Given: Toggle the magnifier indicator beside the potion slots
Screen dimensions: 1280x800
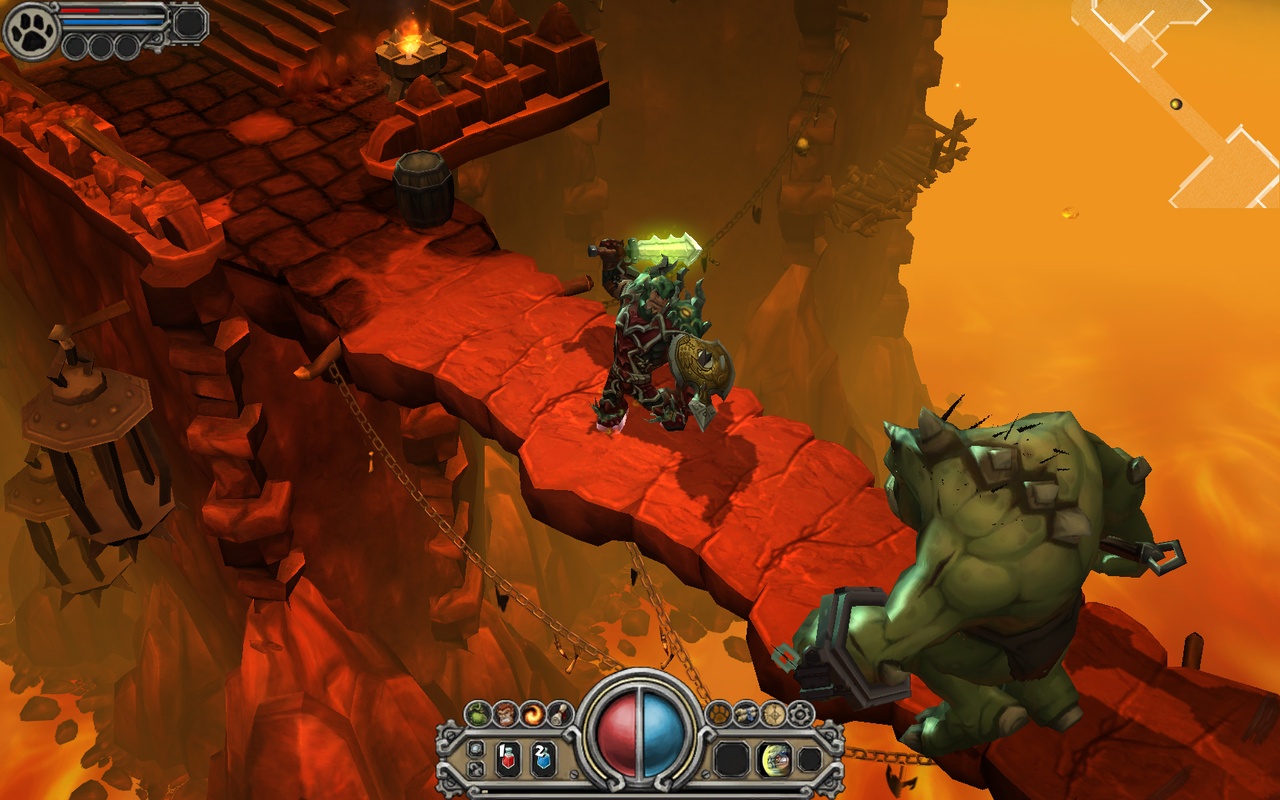Looking at the screenshot, I should (475, 747).
